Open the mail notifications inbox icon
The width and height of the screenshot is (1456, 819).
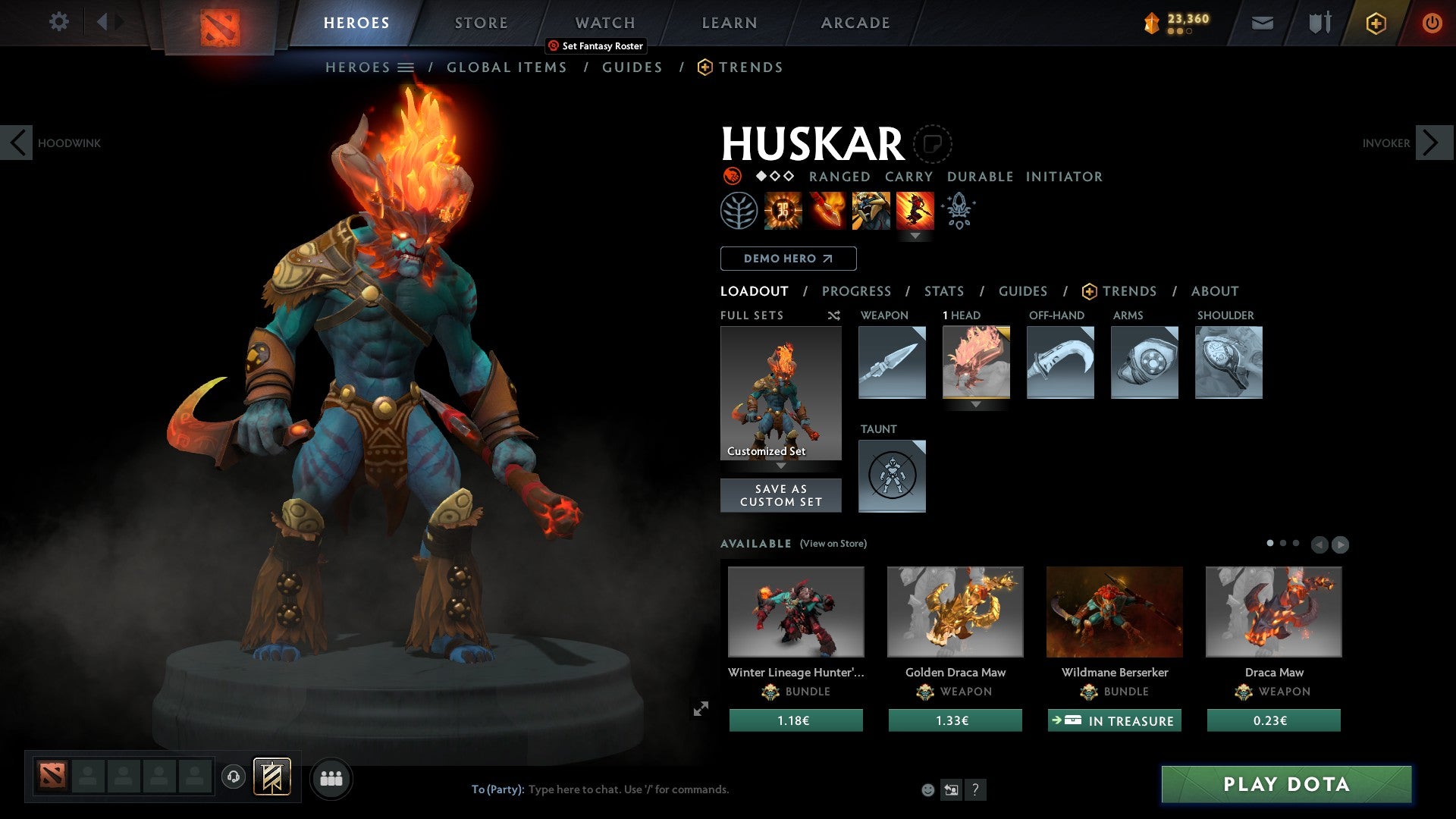[1263, 23]
